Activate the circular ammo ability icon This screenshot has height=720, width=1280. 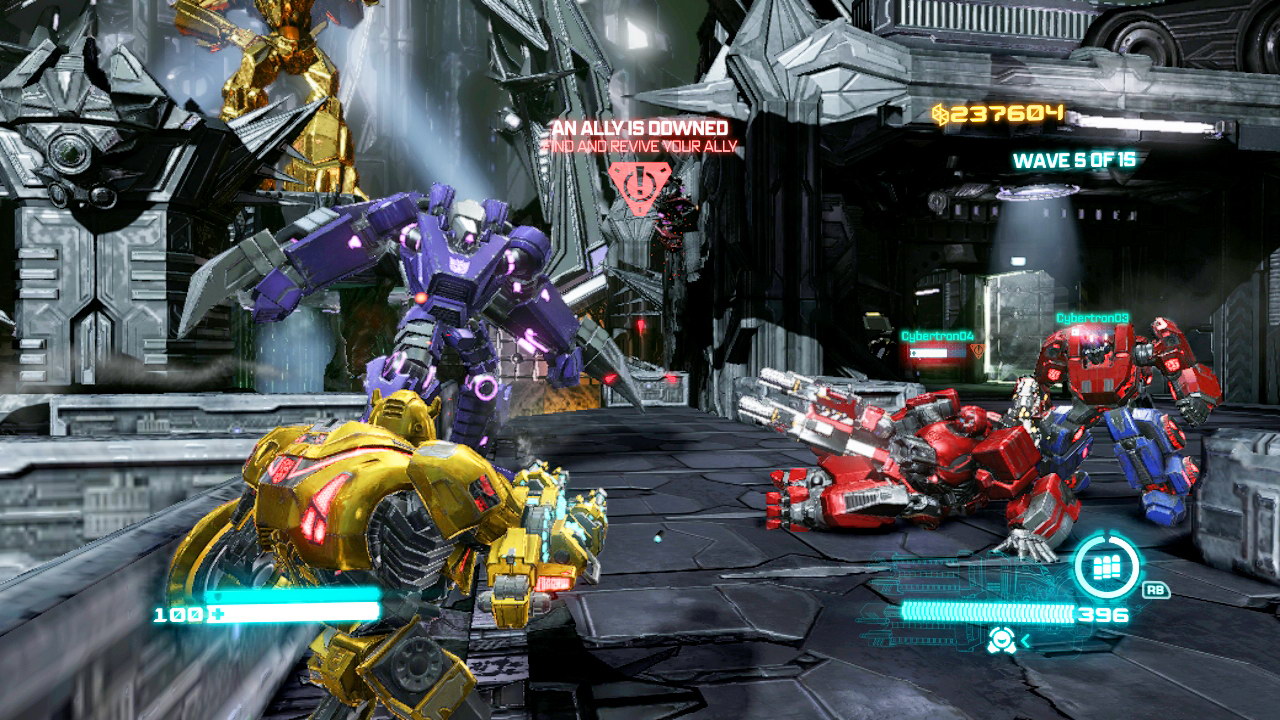click(1106, 567)
